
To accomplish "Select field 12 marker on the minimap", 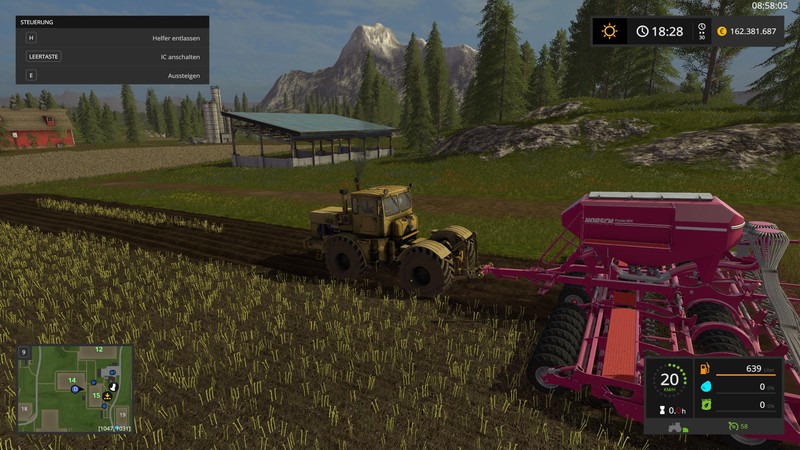I will 98,350.
